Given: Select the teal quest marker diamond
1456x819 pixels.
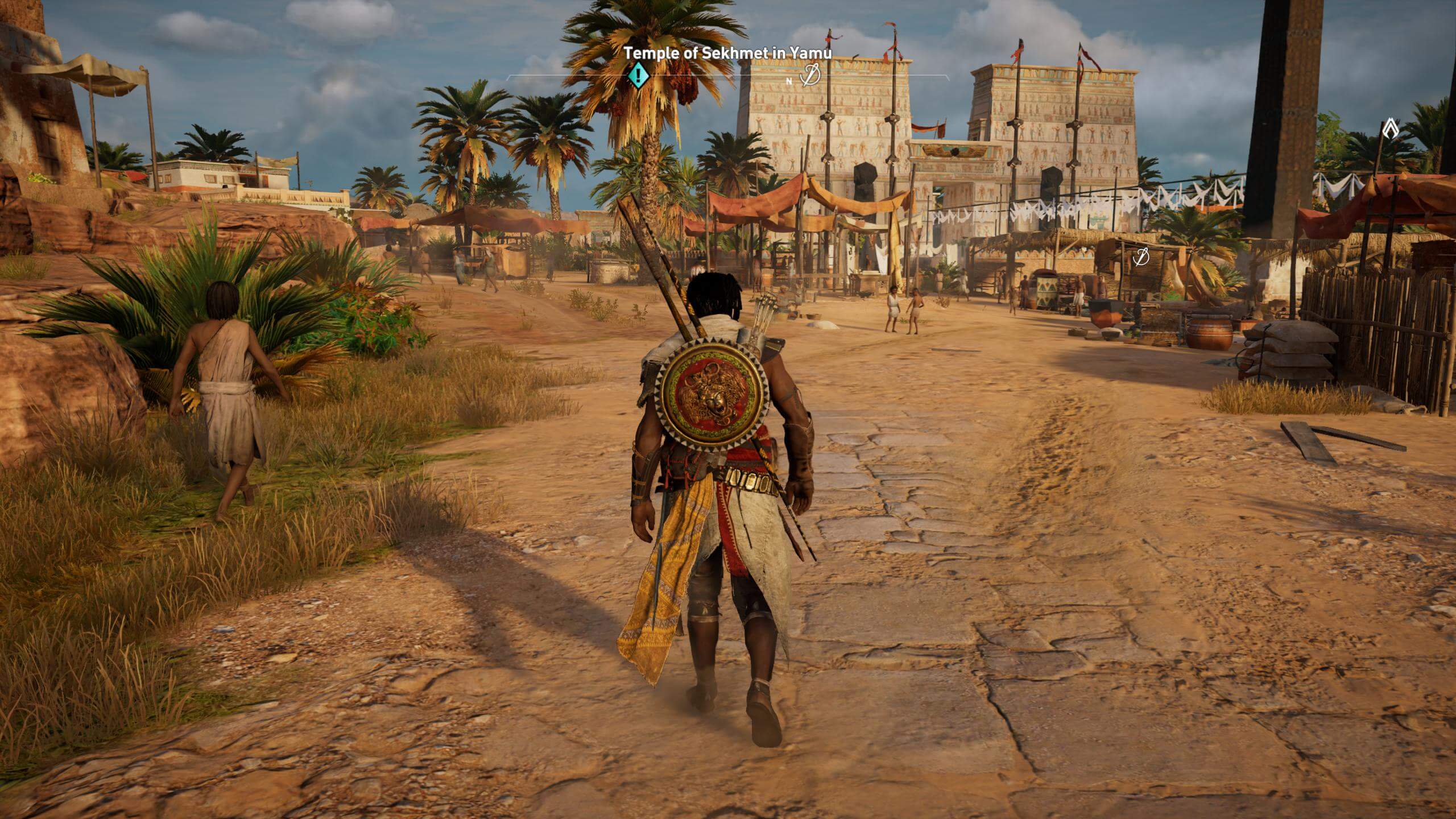Looking at the screenshot, I should click(638, 76).
